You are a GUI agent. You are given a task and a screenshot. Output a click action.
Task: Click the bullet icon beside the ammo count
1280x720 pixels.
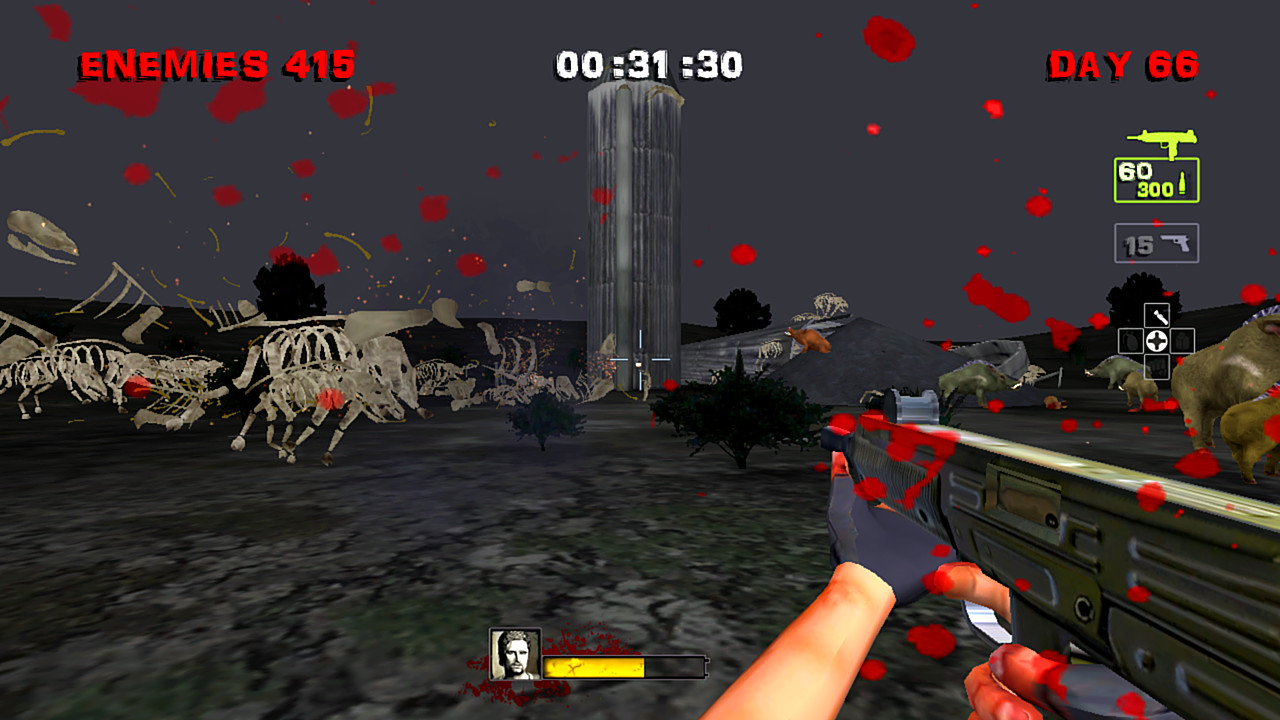tap(1183, 183)
